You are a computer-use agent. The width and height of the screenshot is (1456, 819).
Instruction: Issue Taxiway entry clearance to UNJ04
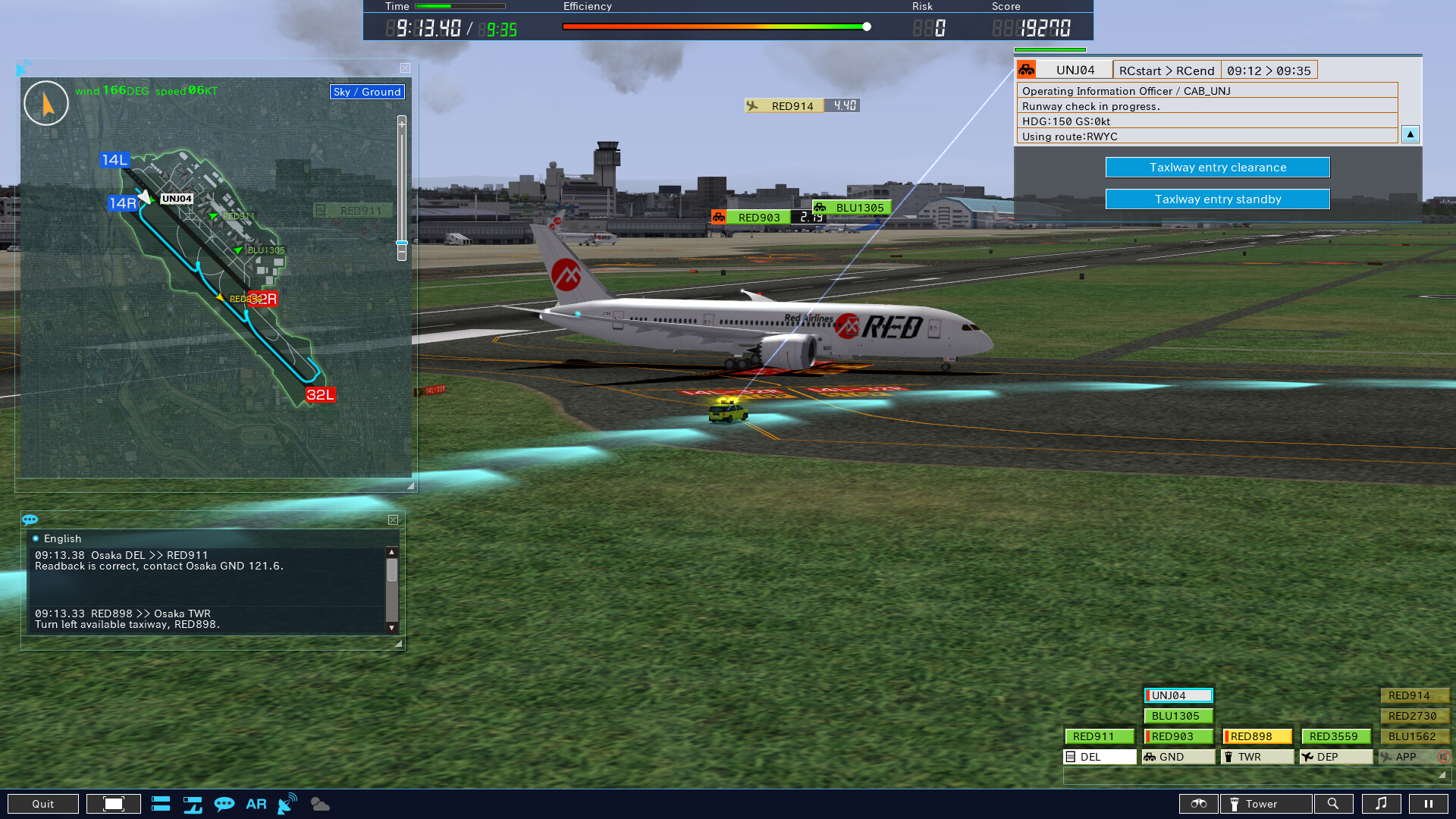pyautogui.click(x=1217, y=167)
